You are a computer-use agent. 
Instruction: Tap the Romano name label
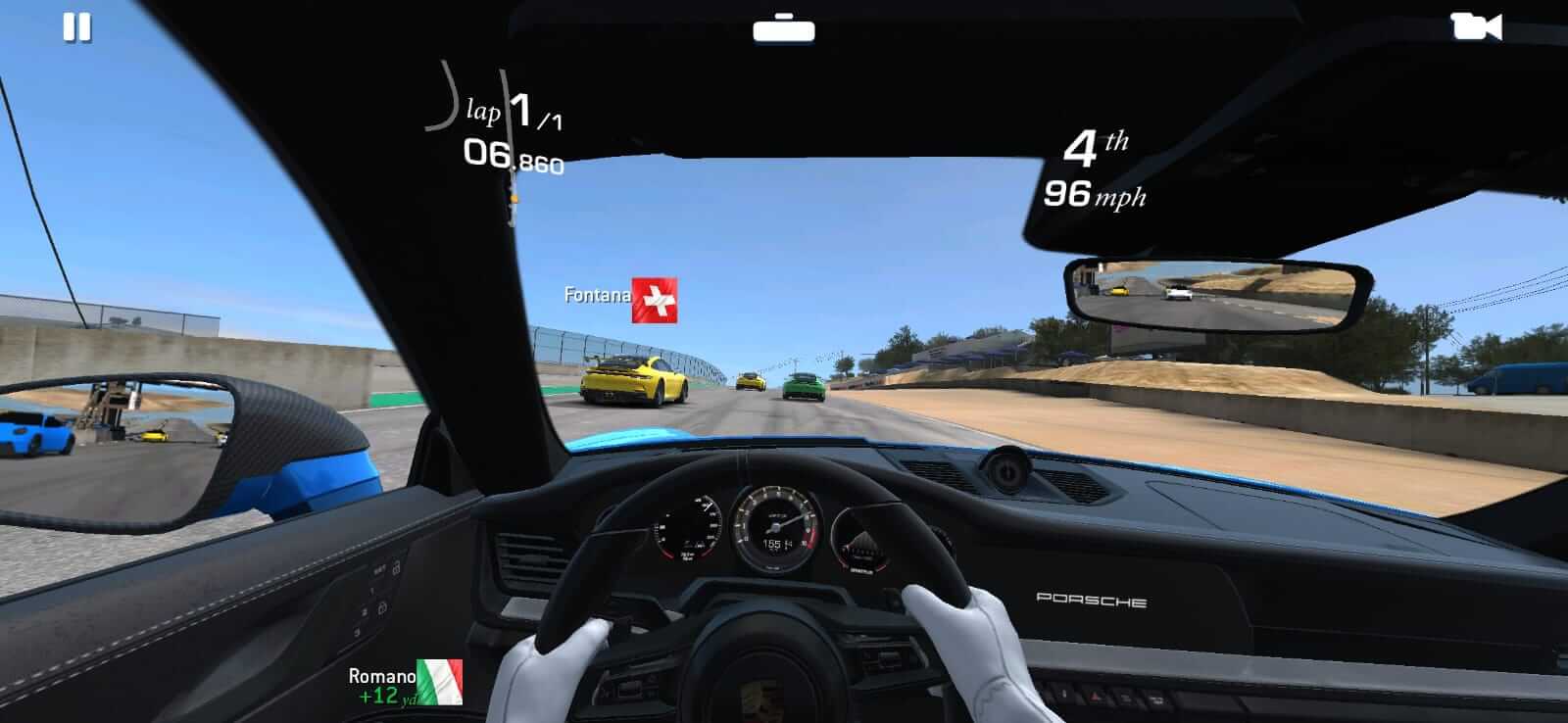pyautogui.click(x=383, y=675)
